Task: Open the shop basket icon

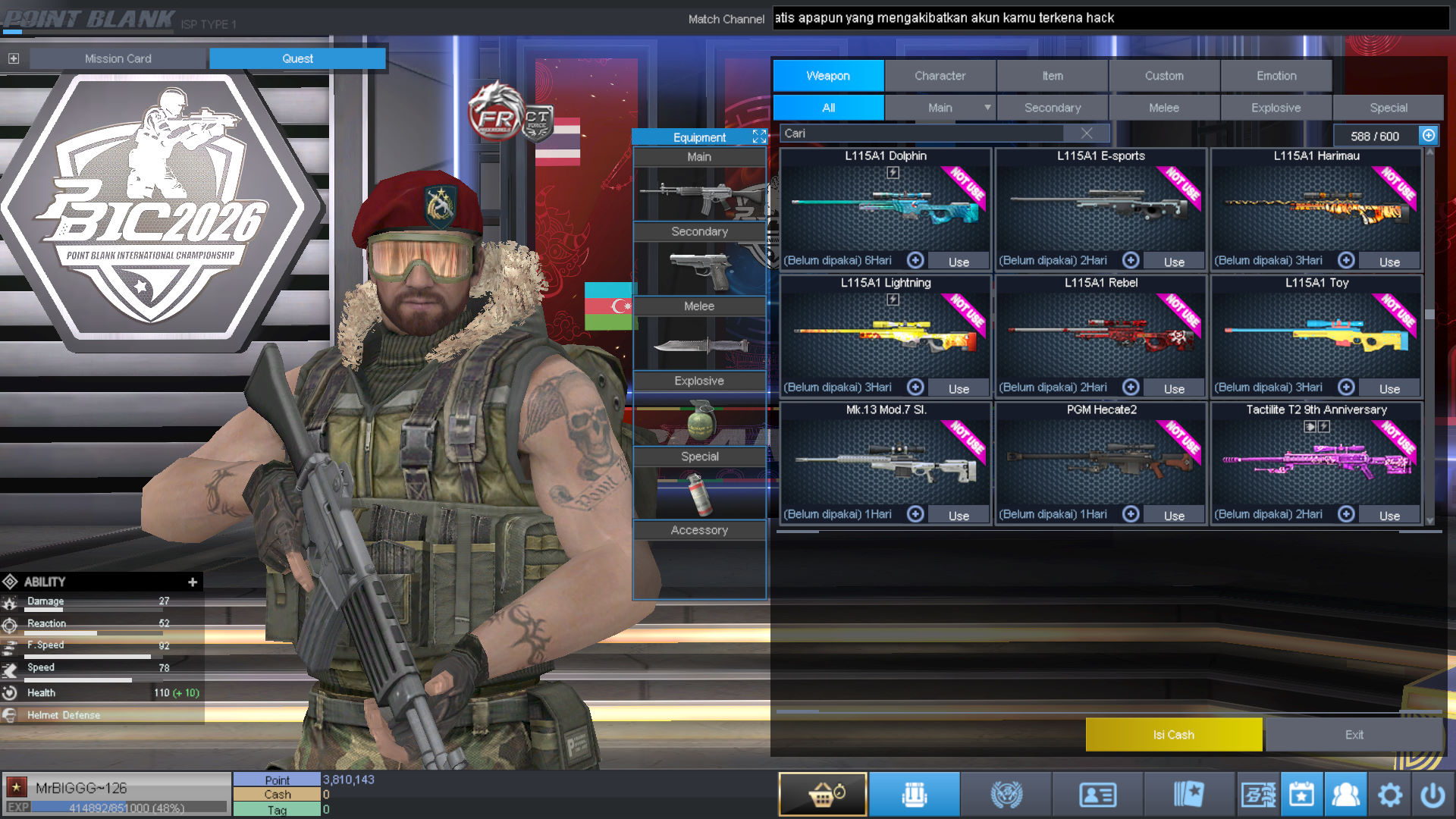Action: tap(823, 794)
